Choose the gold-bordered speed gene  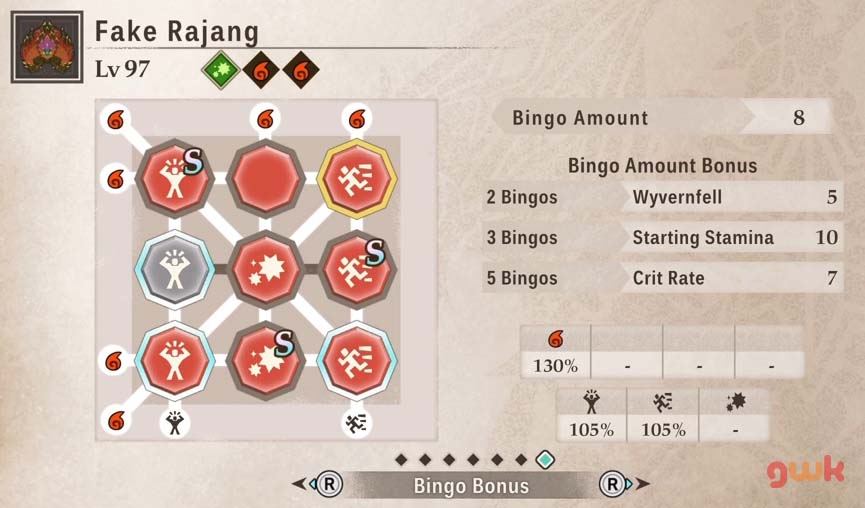[x=357, y=180]
